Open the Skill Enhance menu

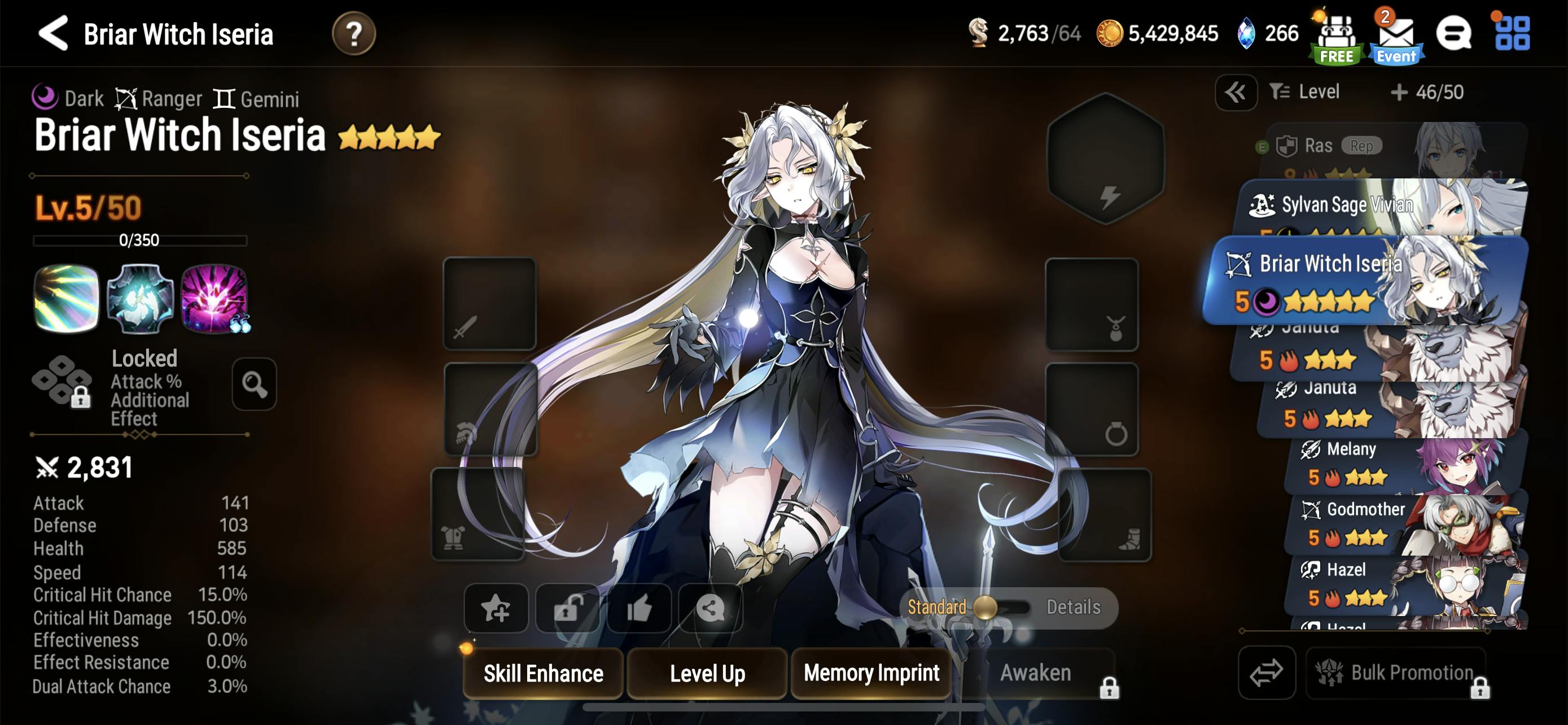coord(543,672)
